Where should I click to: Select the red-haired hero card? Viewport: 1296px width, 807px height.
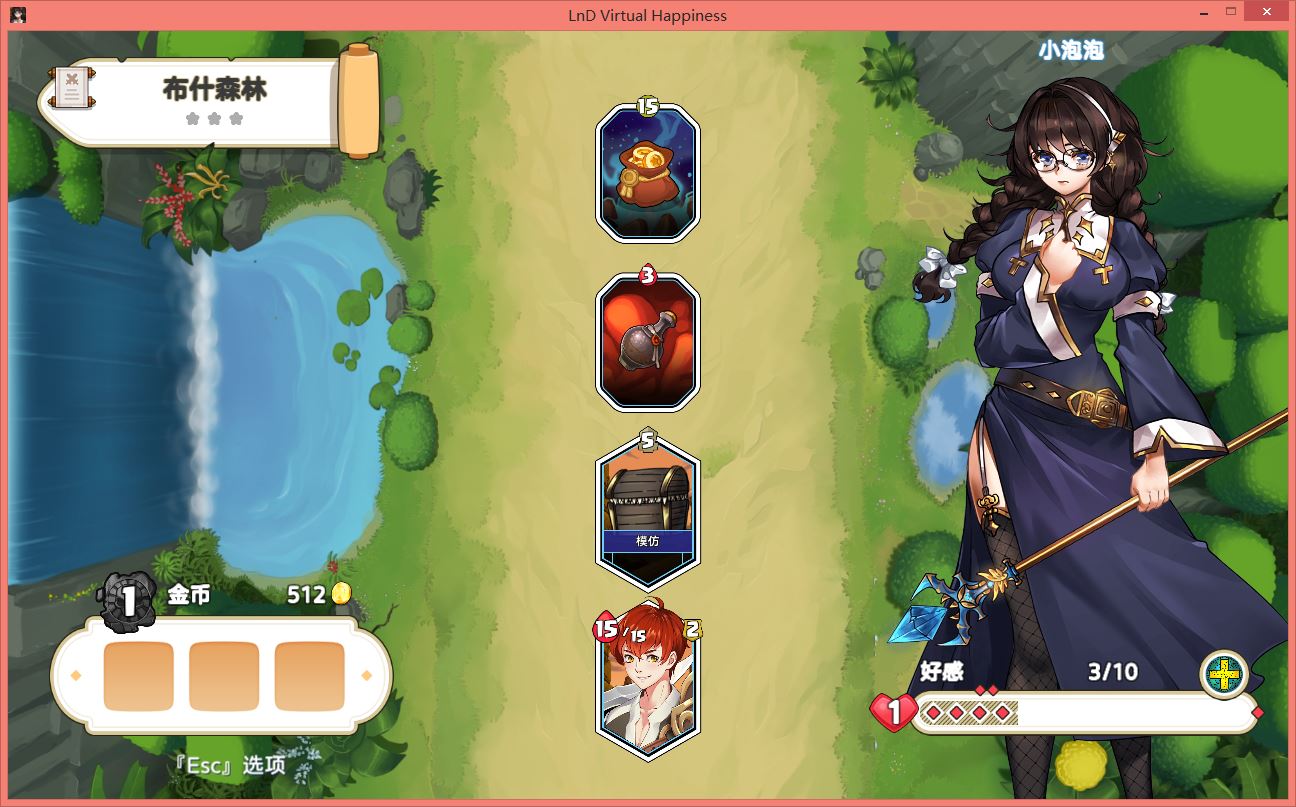pos(647,686)
